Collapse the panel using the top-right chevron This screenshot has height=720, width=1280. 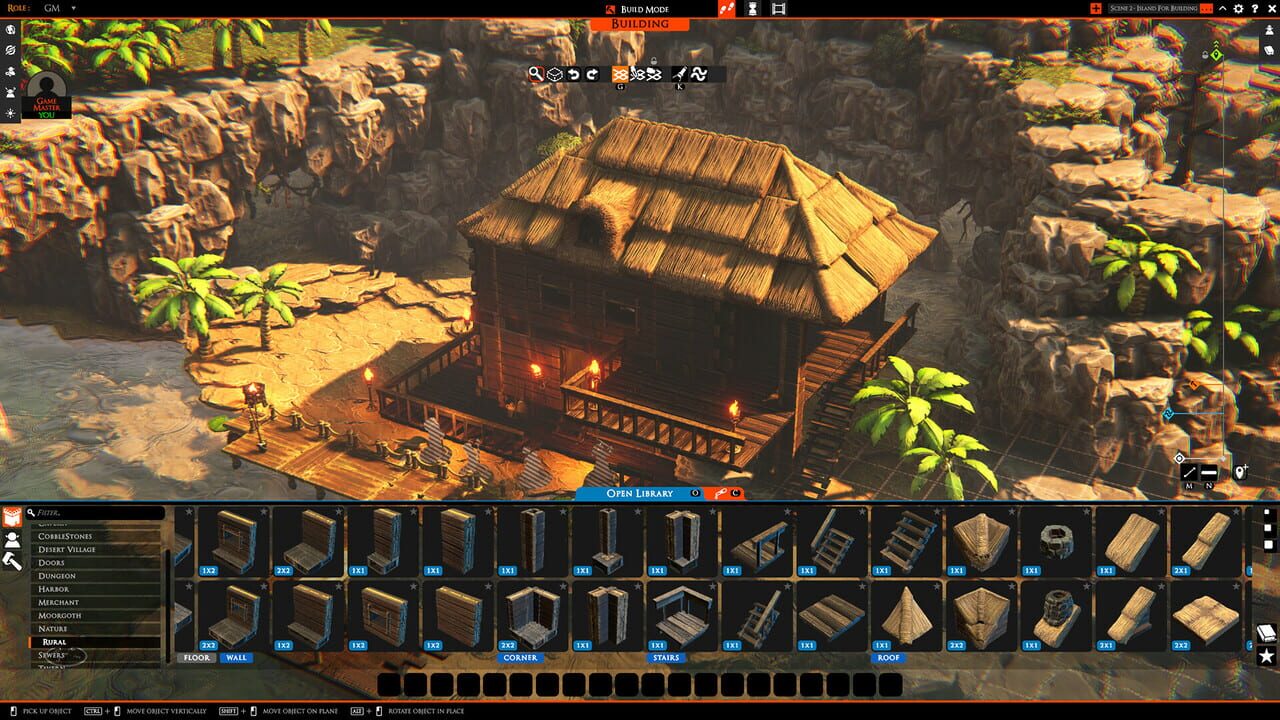click(x=1222, y=9)
